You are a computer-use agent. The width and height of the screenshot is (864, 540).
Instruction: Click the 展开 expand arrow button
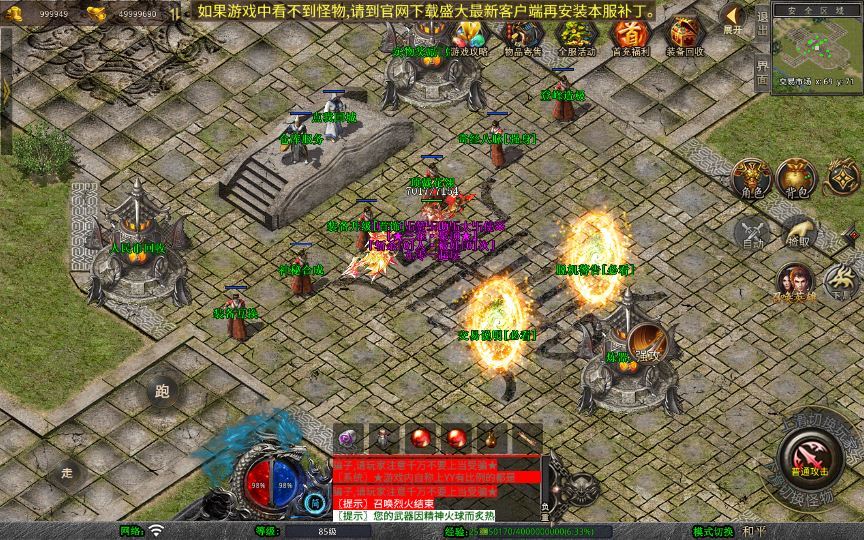tap(734, 18)
